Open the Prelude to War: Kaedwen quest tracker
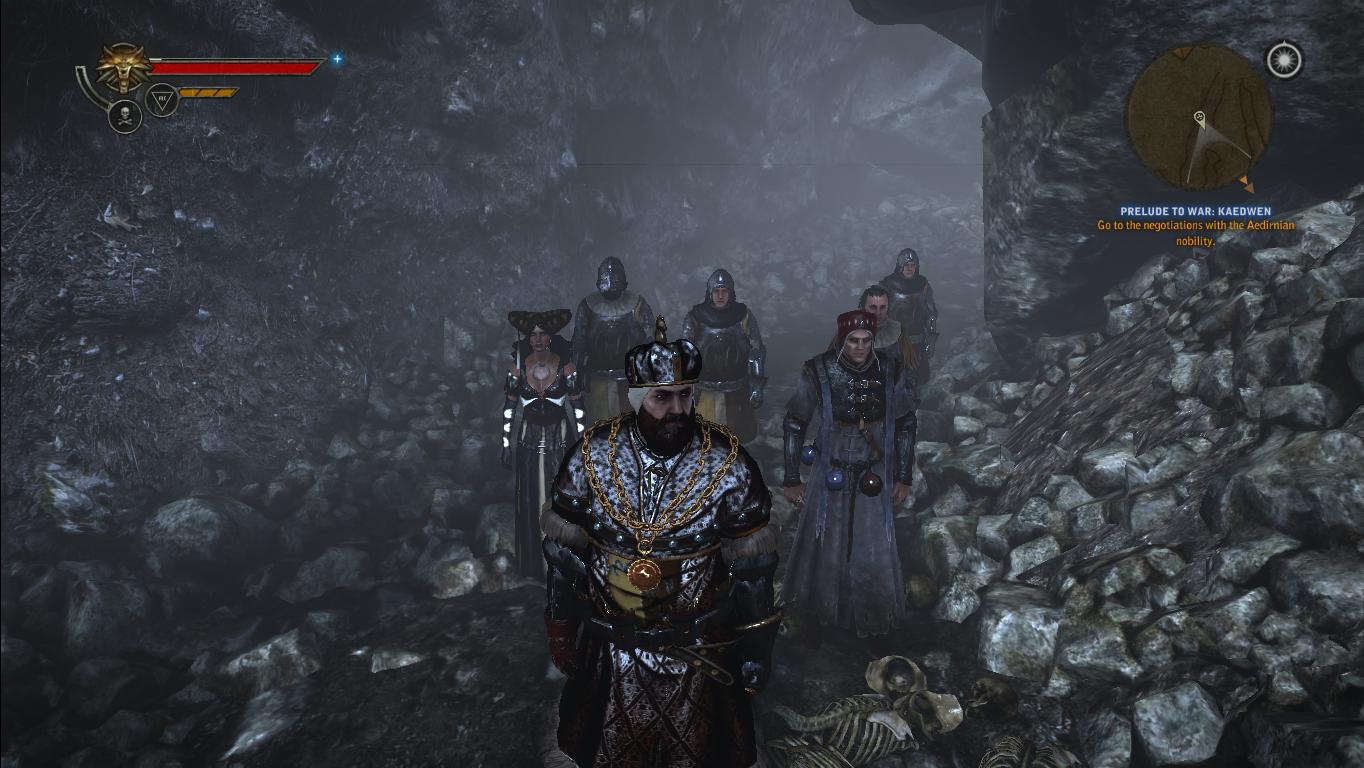1364x768 pixels. (x=1195, y=212)
